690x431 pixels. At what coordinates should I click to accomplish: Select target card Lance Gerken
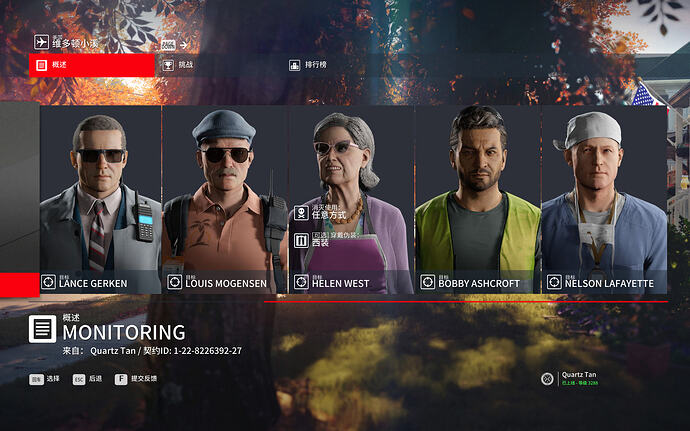100,200
